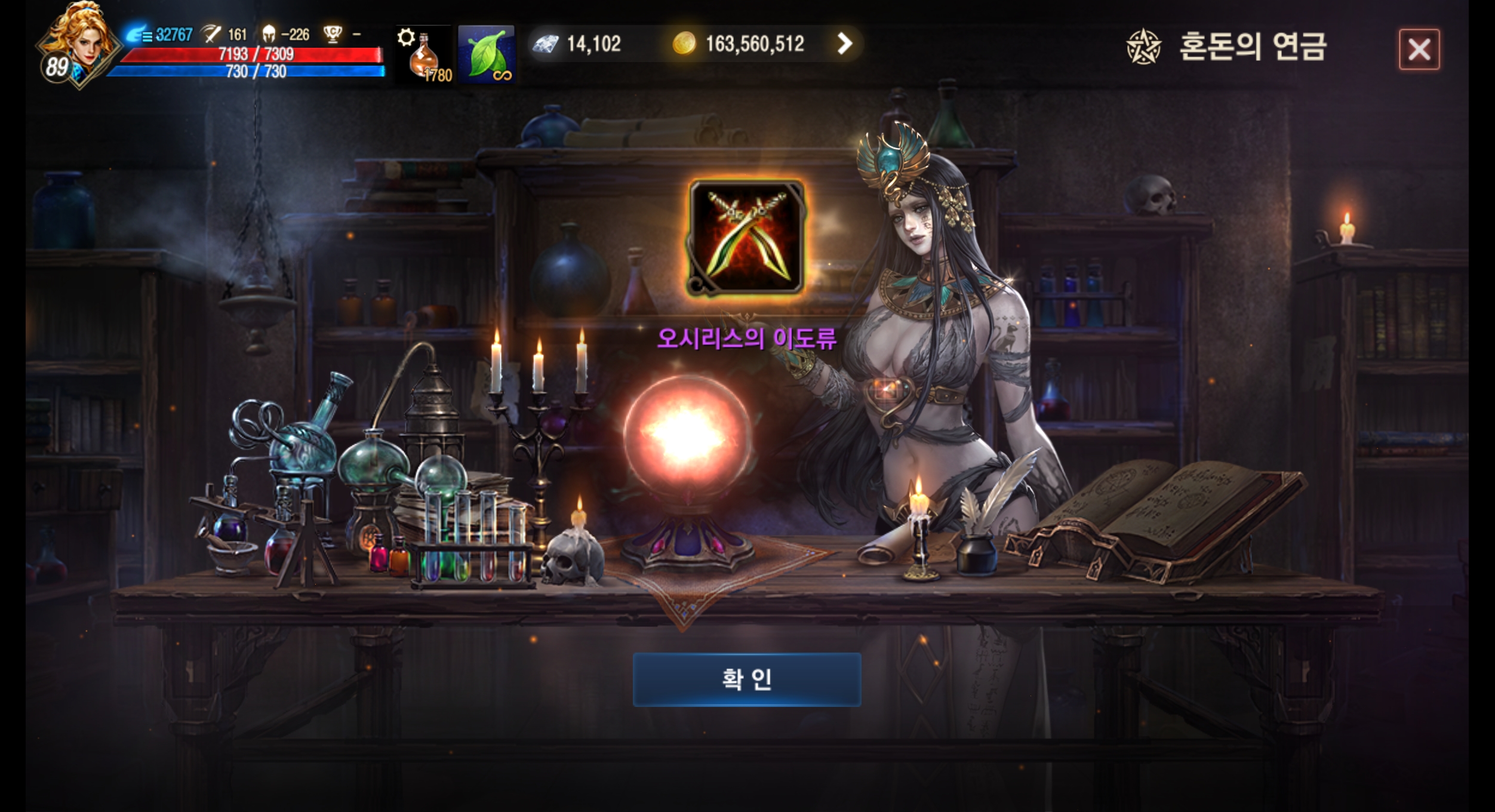Open the potion inventory icon showing 1780
The height and width of the screenshot is (812, 1495).
[425, 57]
